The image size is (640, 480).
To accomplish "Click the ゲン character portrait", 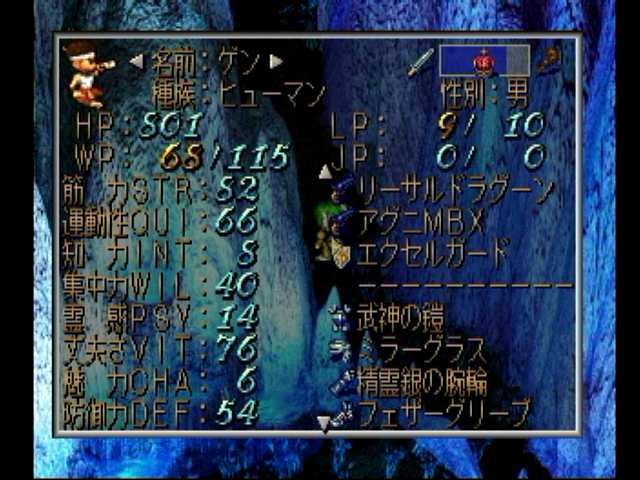I will point(88,73).
